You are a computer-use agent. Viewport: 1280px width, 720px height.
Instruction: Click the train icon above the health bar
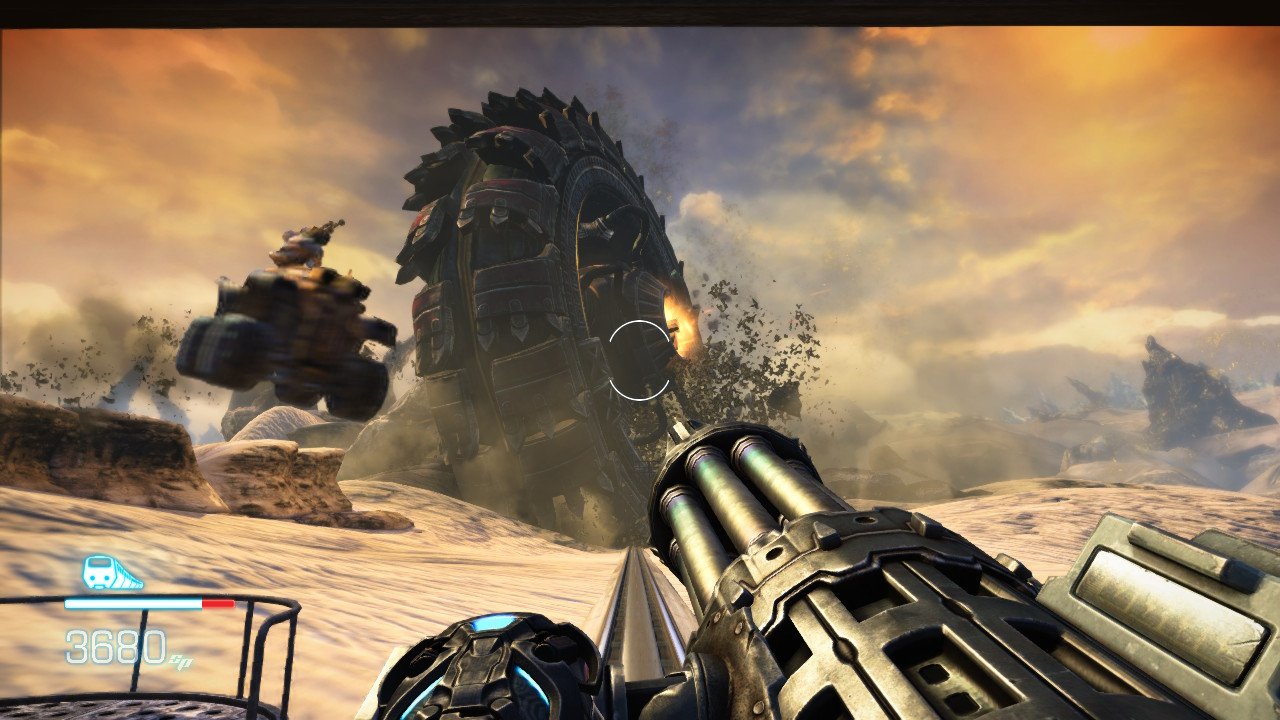coord(110,573)
